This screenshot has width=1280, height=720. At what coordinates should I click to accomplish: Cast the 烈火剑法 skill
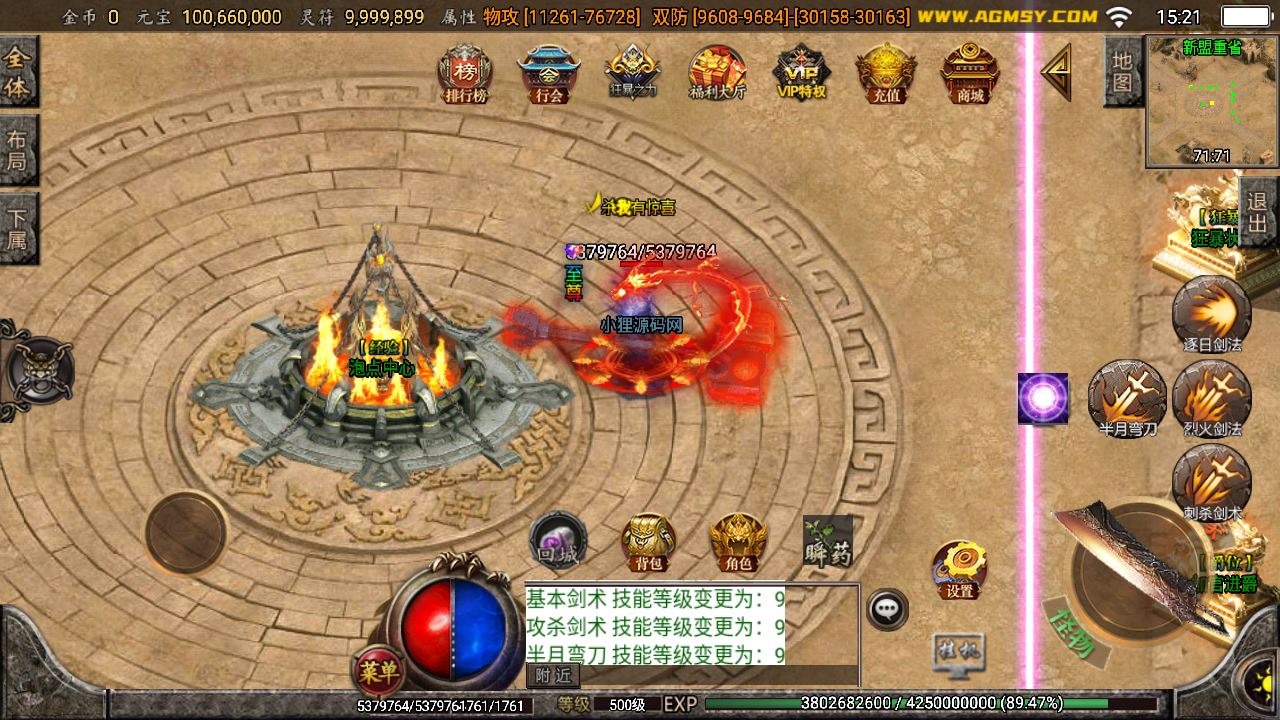(1211, 397)
